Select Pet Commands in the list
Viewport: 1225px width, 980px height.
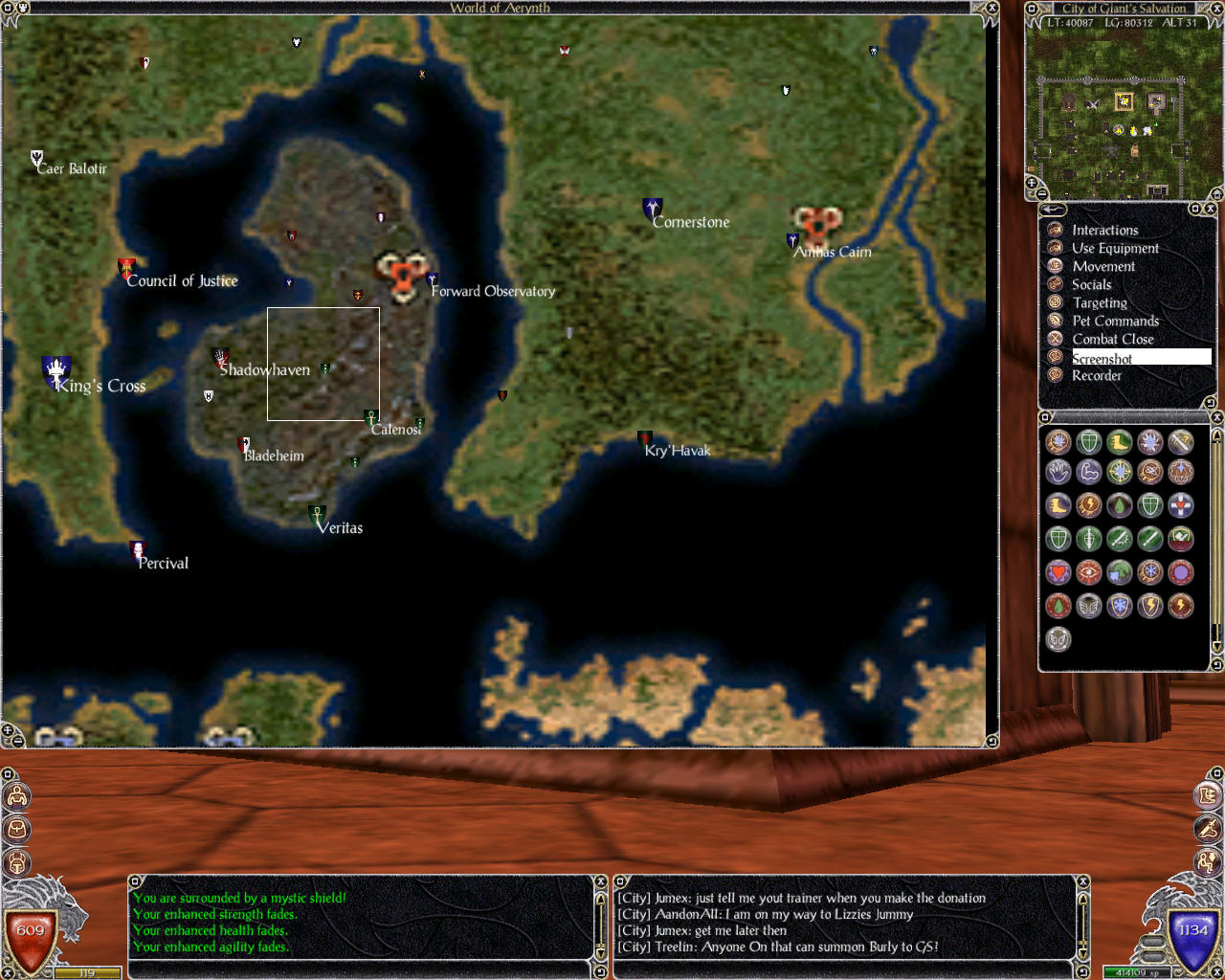[1115, 321]
